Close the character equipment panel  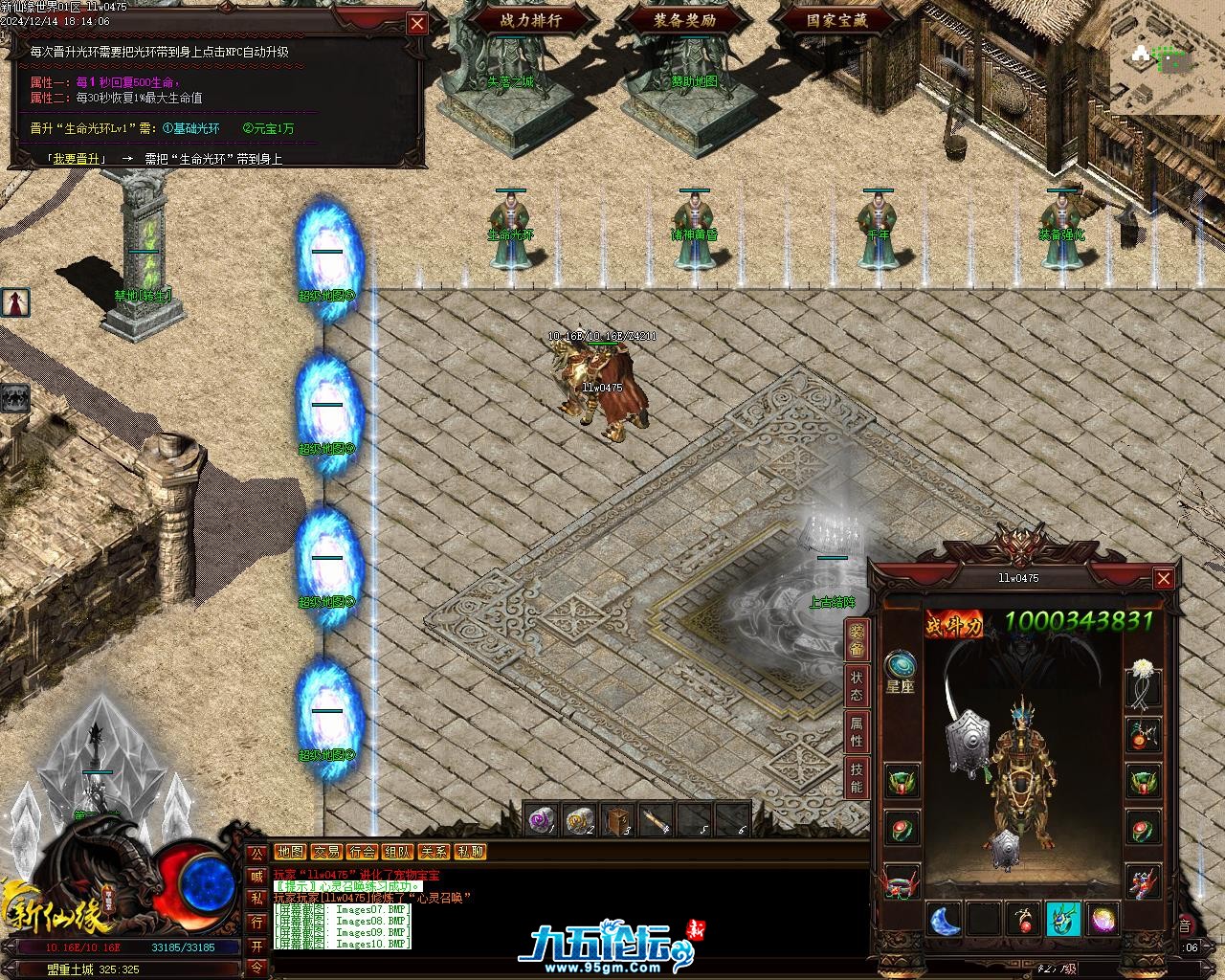1164,579
